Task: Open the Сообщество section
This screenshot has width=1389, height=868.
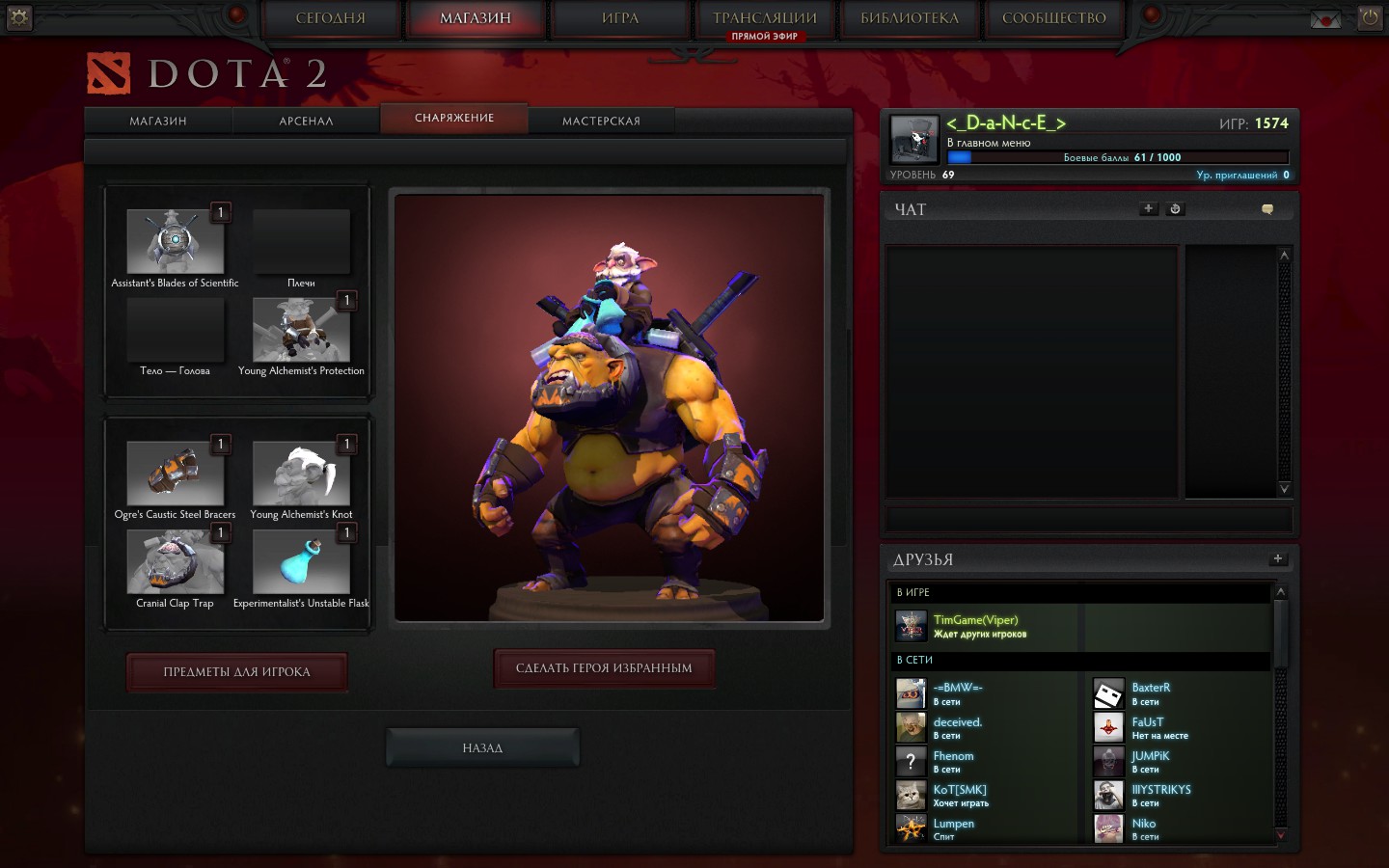Action: click(1053, 18)
